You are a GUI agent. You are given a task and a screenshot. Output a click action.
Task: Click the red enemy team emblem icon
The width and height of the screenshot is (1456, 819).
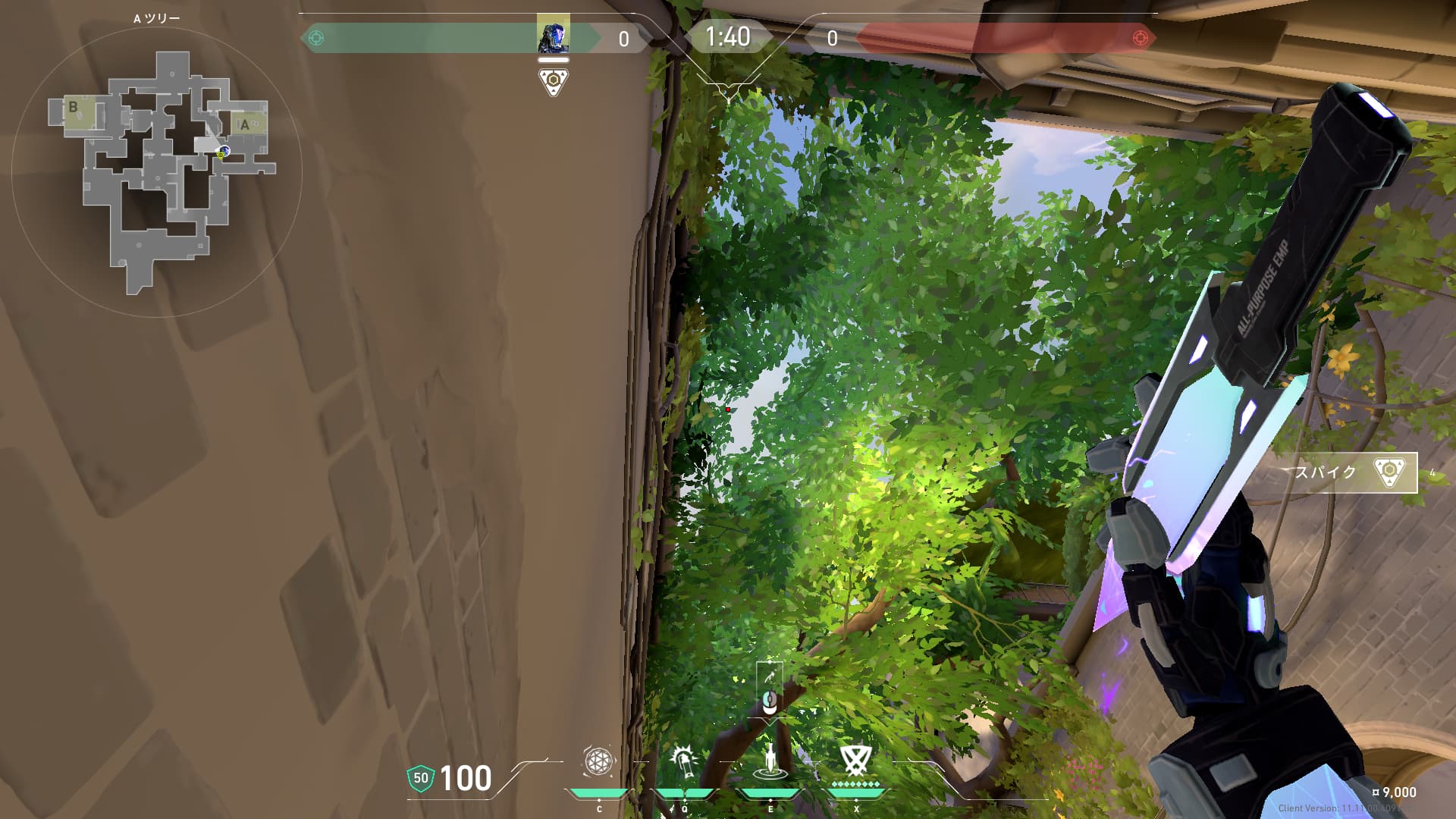click(1139, 38)
